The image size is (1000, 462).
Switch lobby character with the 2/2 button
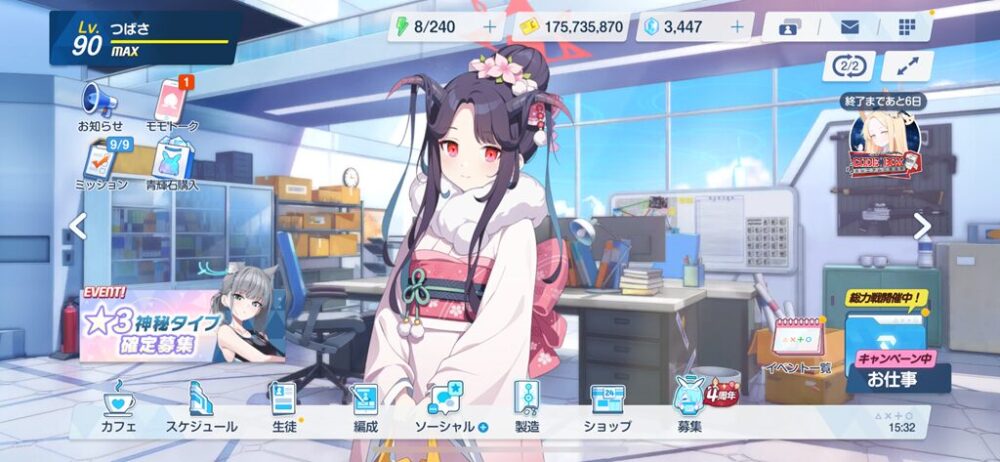(849, 66)
